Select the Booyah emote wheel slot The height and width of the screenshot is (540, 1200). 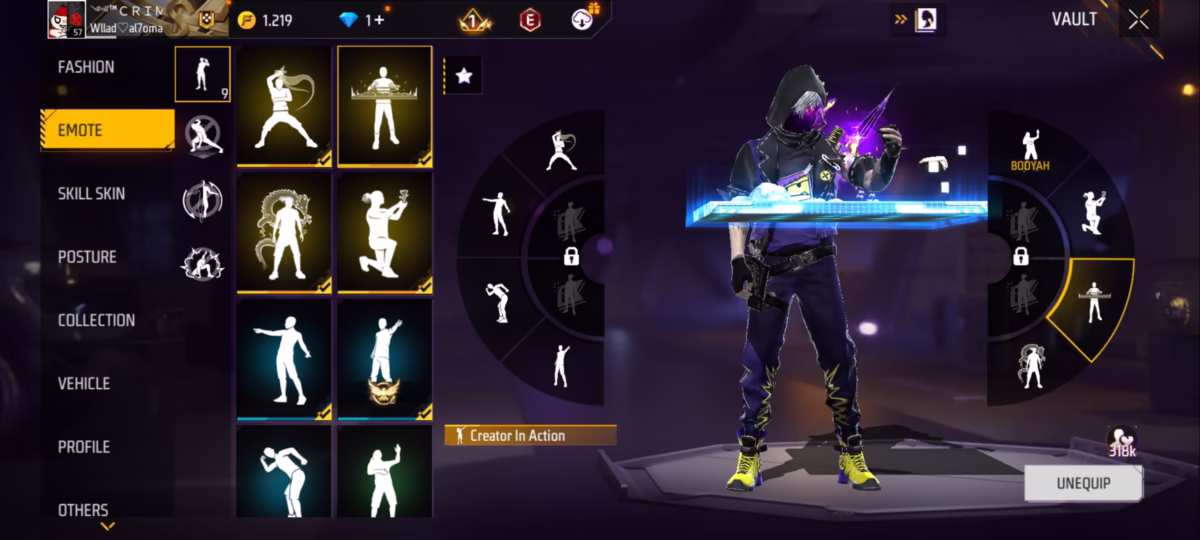click(x=1029, y=148)
